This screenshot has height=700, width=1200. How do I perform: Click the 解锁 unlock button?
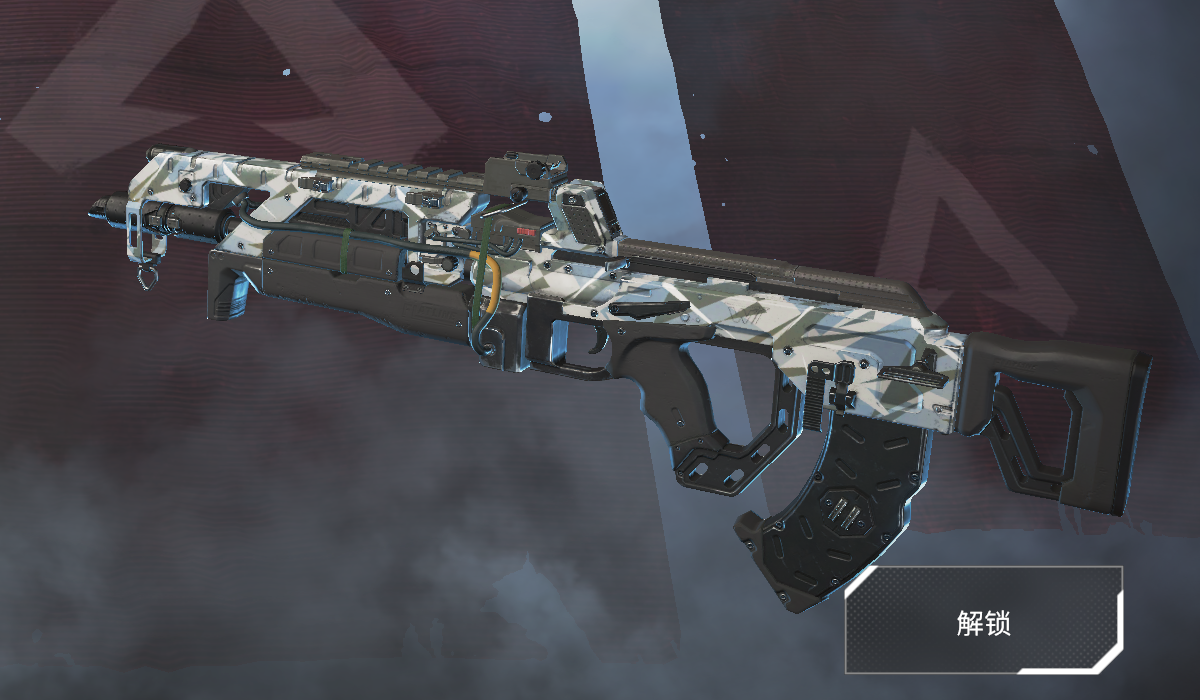984,621
